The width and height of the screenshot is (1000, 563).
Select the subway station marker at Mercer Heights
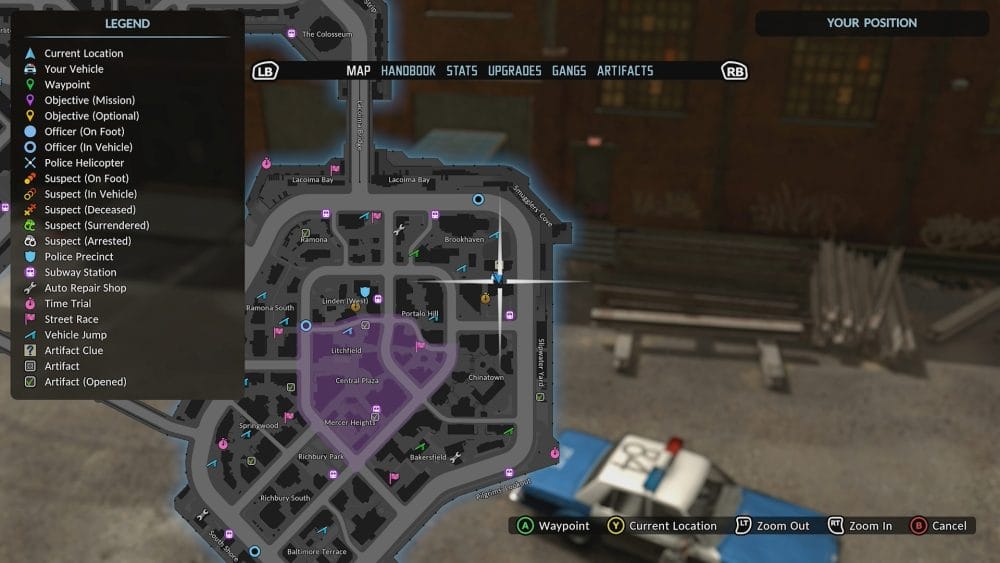click(376, 411)
